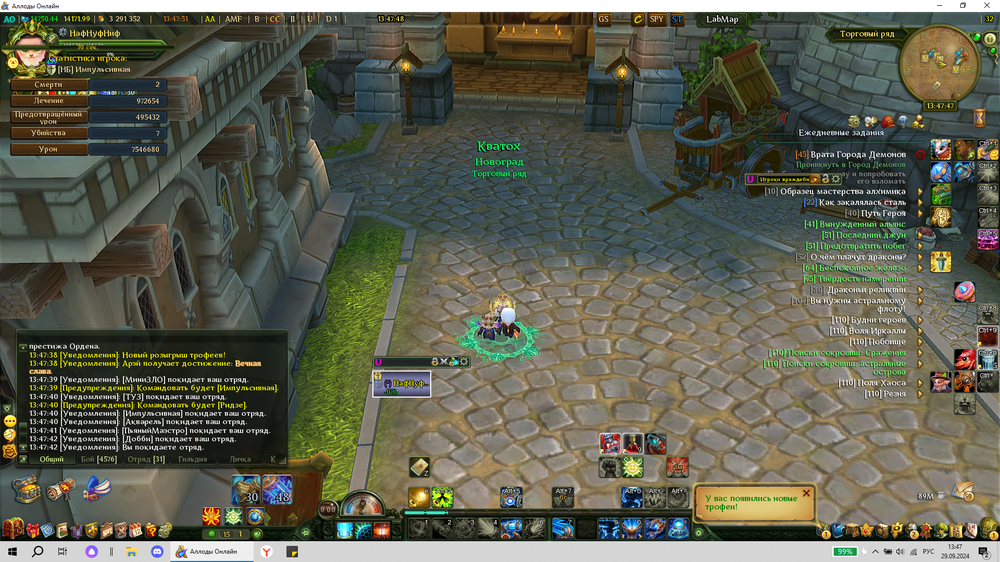Switch to the Общий chat tab
1000x562 pixels.
[51, 459]
